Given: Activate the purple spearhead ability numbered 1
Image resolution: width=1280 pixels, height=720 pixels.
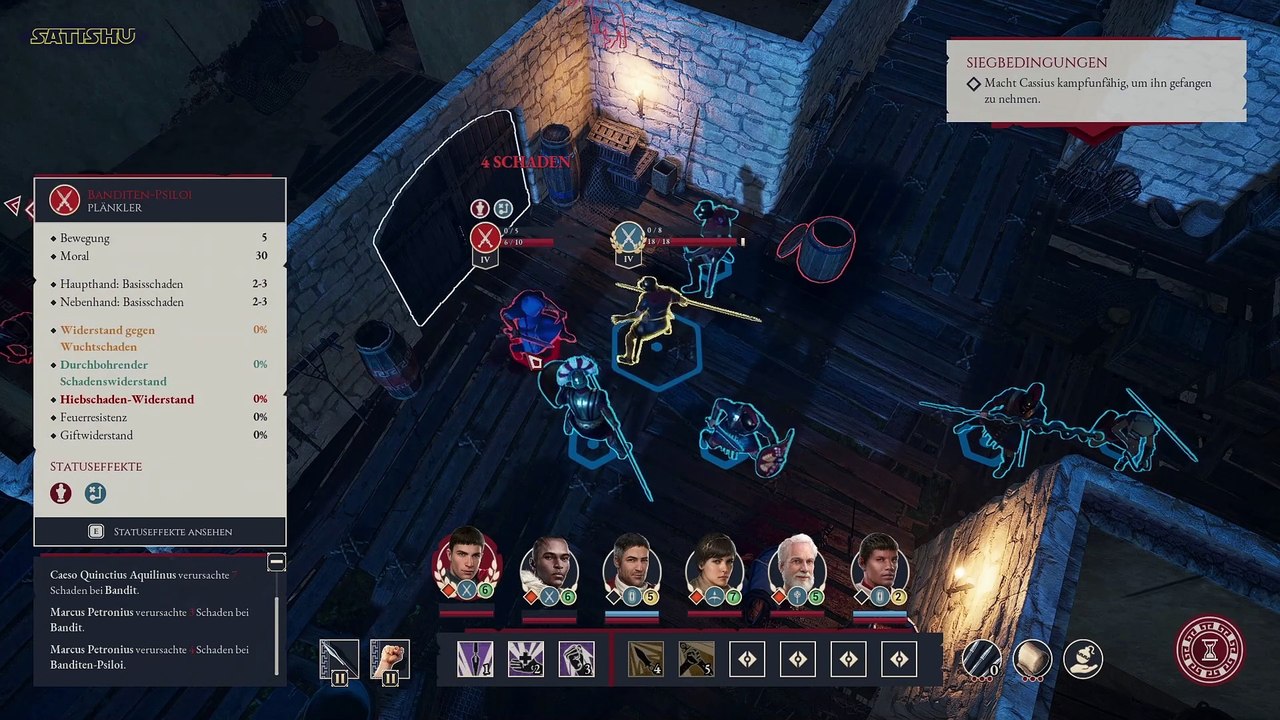Looking at the screenshot, I should pyautogui.click(x=474, y=659).
